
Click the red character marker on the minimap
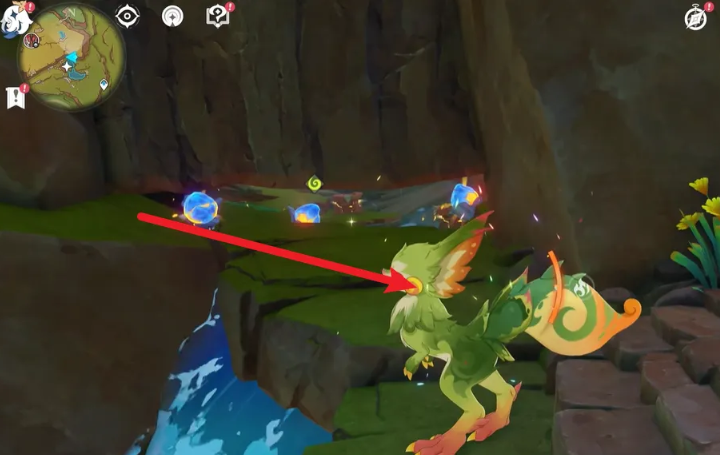click(31, 41)
